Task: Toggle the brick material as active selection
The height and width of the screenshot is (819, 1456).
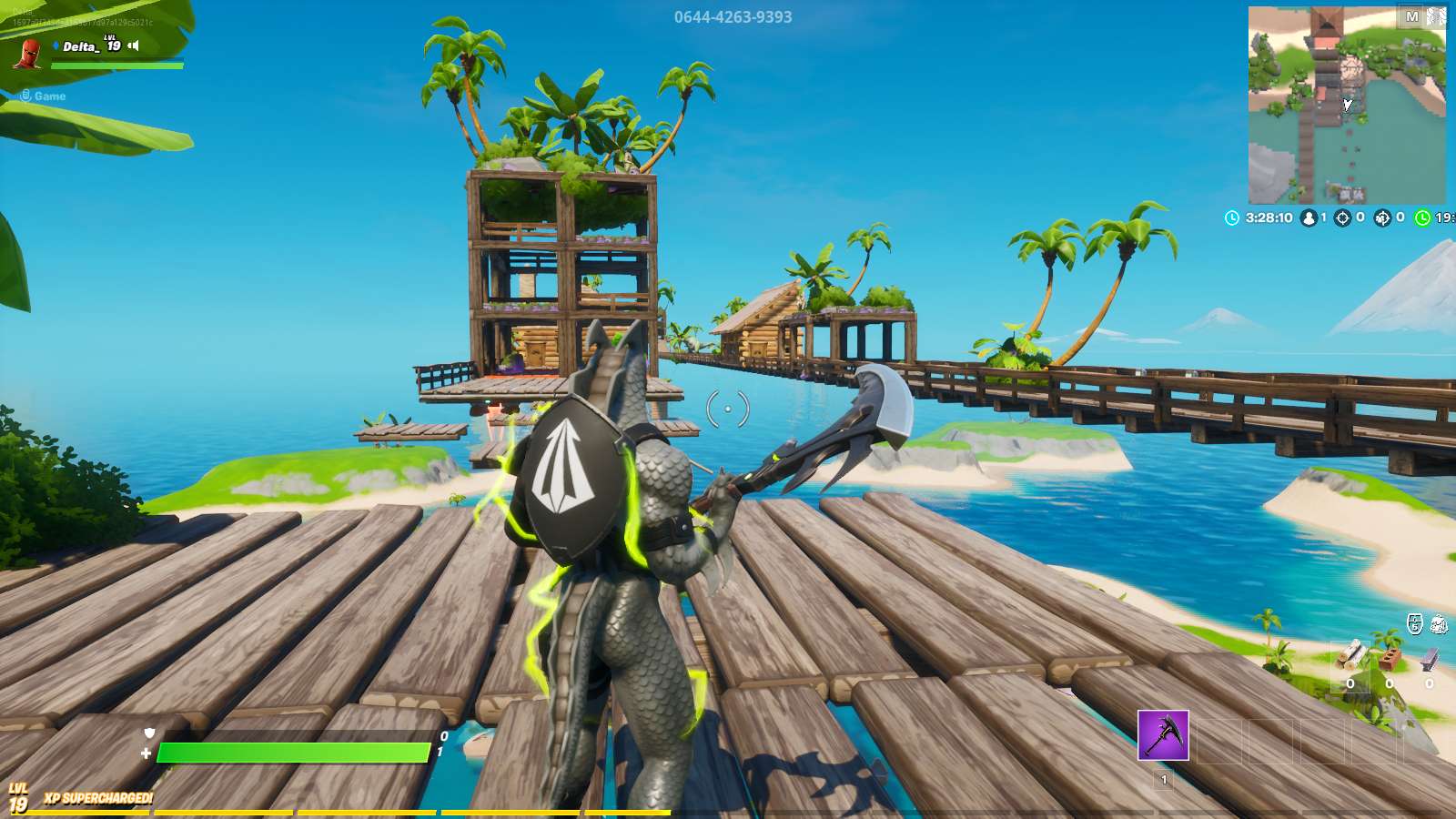Action: pos(1390,657)
